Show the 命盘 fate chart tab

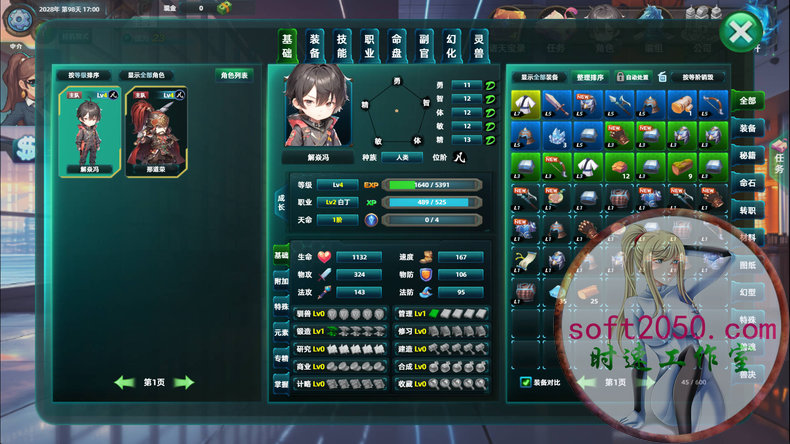click(396, 45)
